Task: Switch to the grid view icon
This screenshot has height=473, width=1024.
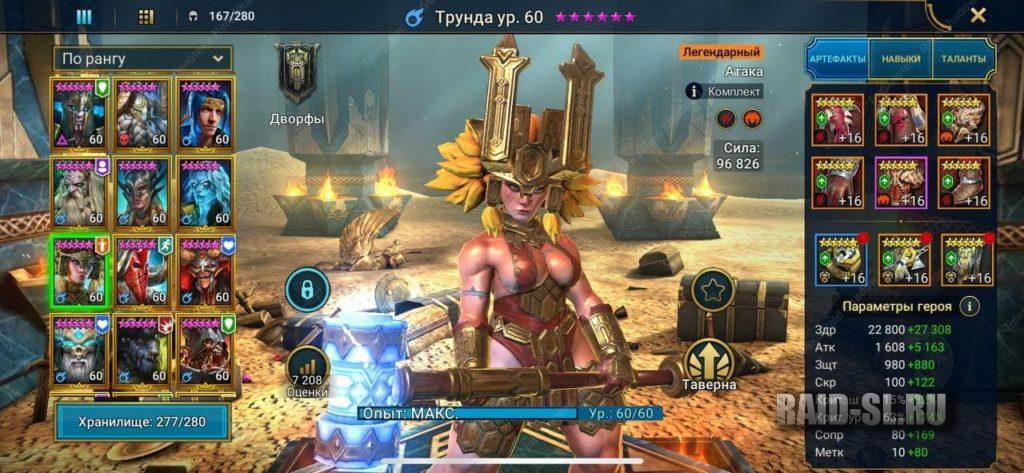Action: click(x=146, y=17)
